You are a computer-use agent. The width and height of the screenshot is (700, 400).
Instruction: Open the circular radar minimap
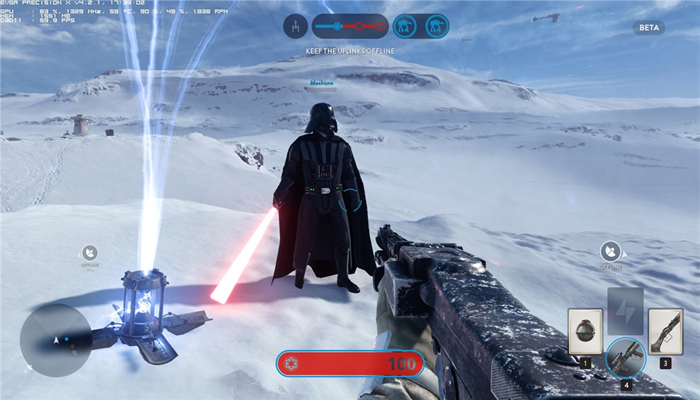[x=55, y=340]
